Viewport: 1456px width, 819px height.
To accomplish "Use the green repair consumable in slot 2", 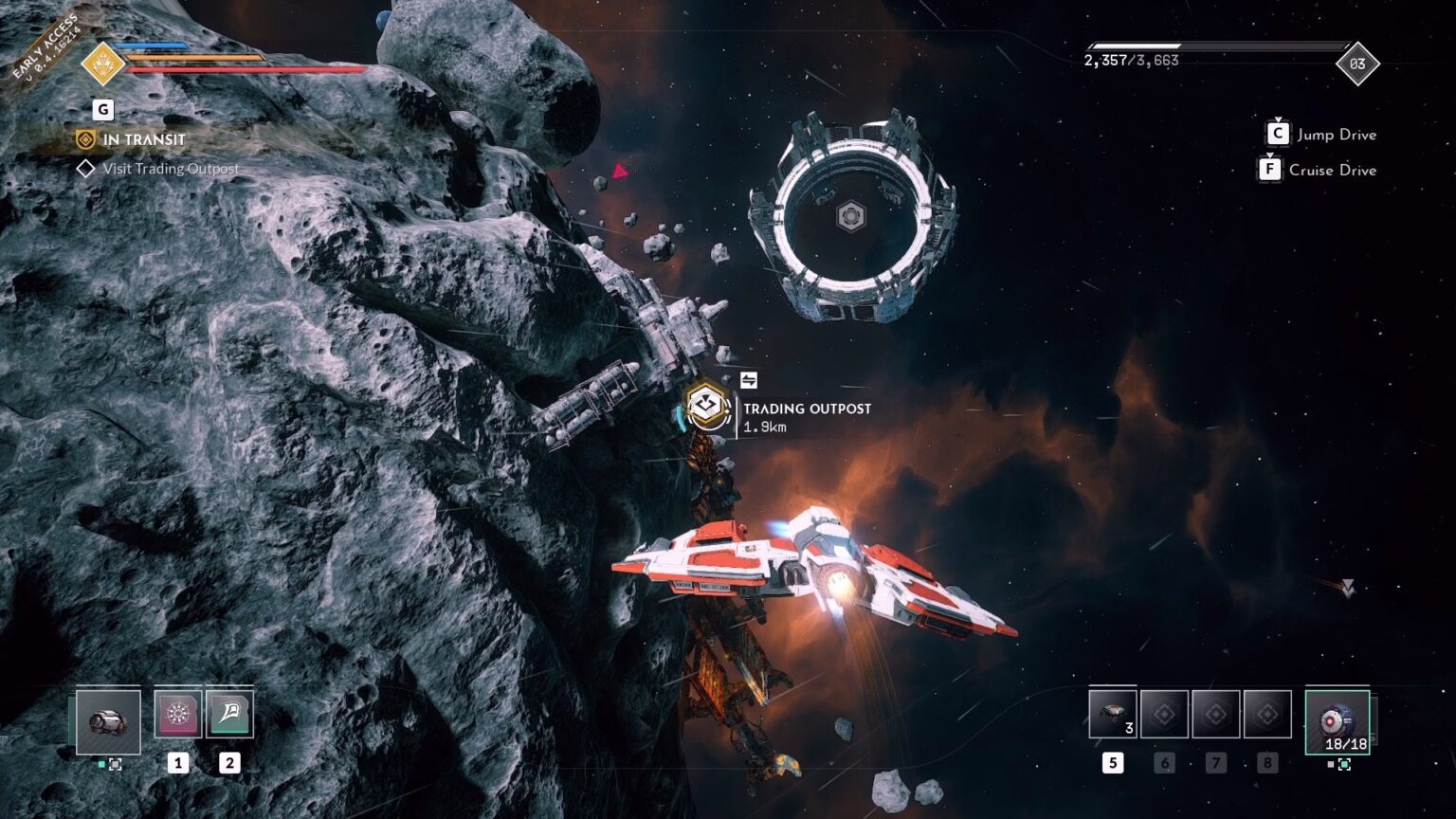I will point(229,713).
